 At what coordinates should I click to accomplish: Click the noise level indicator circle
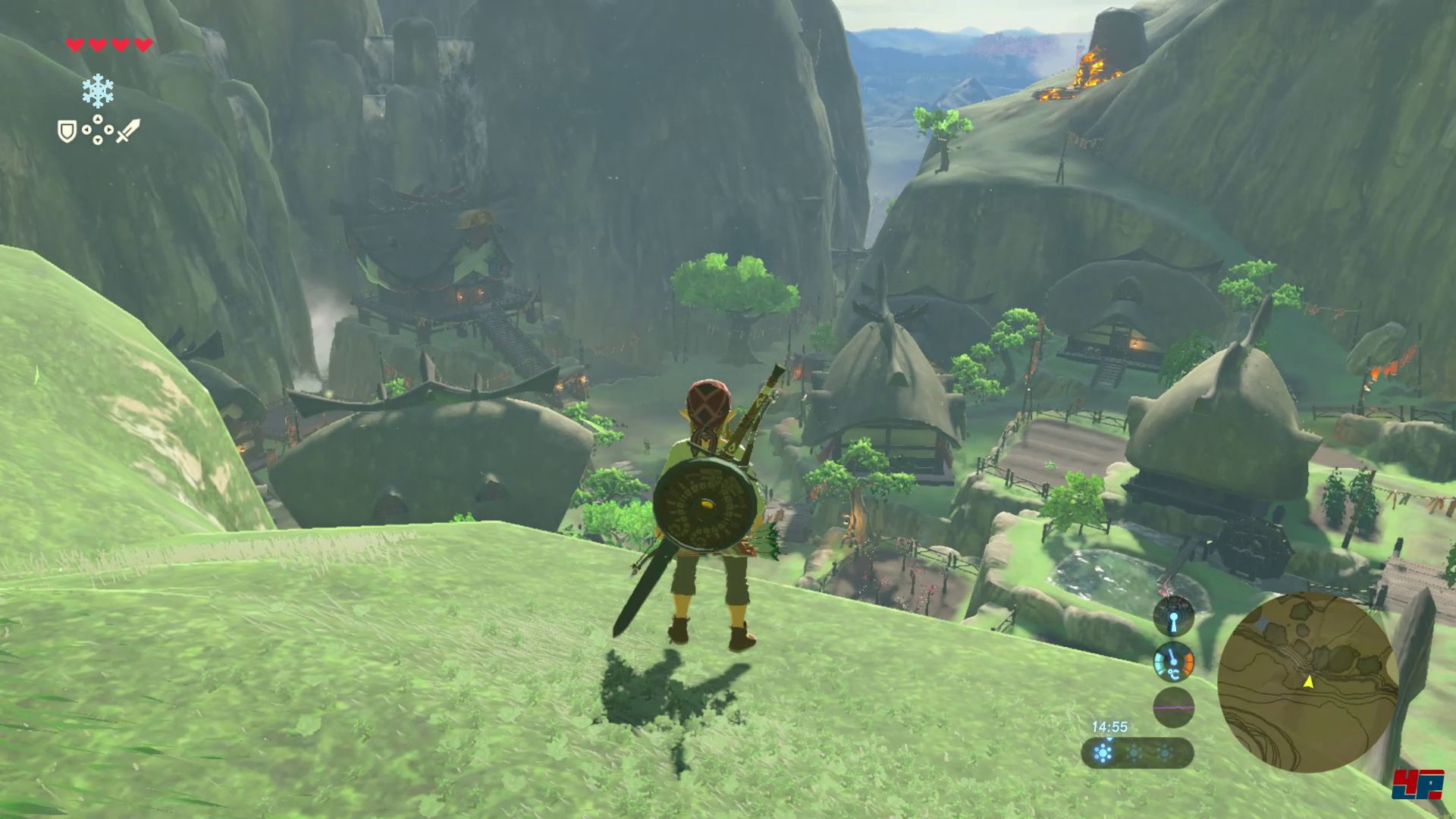1173,708
